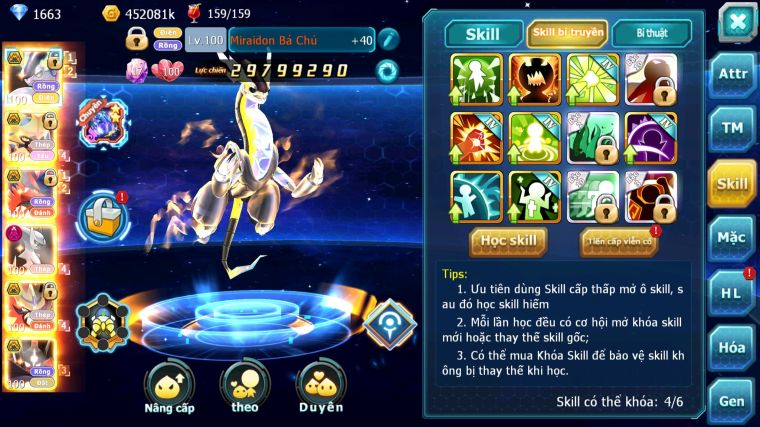760x427 pixels.
Task: Edit the Miraidon Bá Chủ name with the pencil
Action: [x=388, y=40]
